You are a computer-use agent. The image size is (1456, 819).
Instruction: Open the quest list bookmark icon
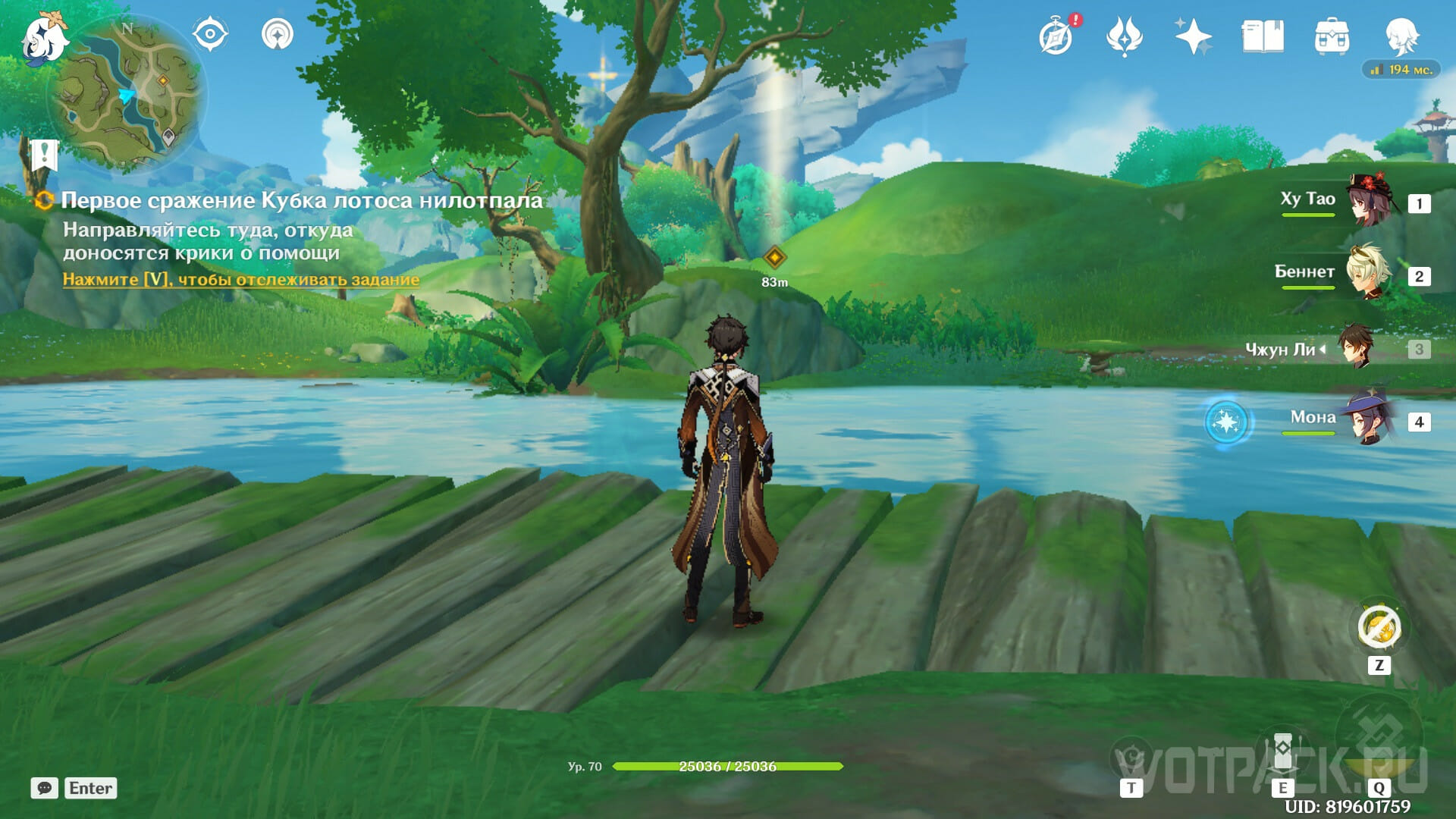pos(43,155)
